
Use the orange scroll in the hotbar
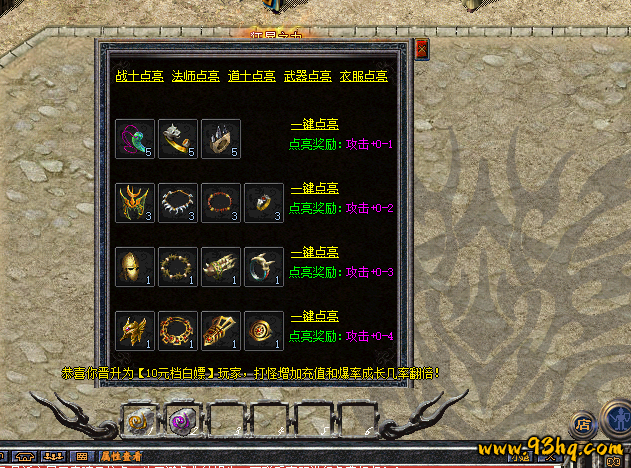point(136,421)
